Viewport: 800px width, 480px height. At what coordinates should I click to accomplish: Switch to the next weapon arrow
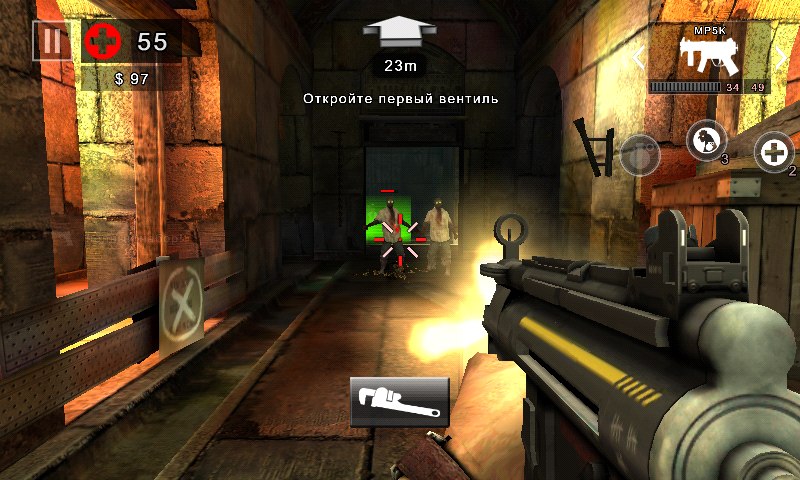coord(781,57)
